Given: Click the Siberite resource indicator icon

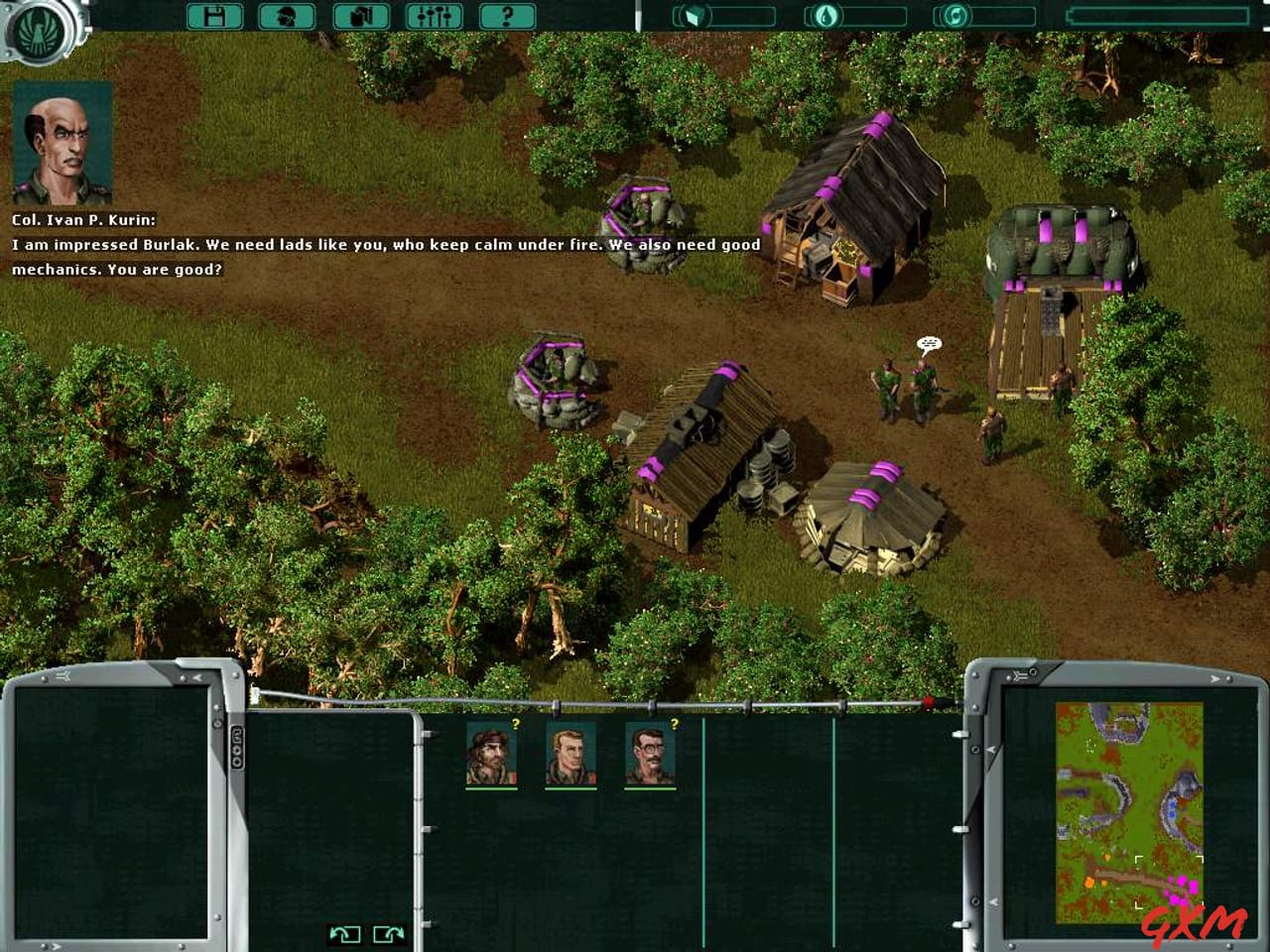Looking at the screenshot, I should (953, 15).
